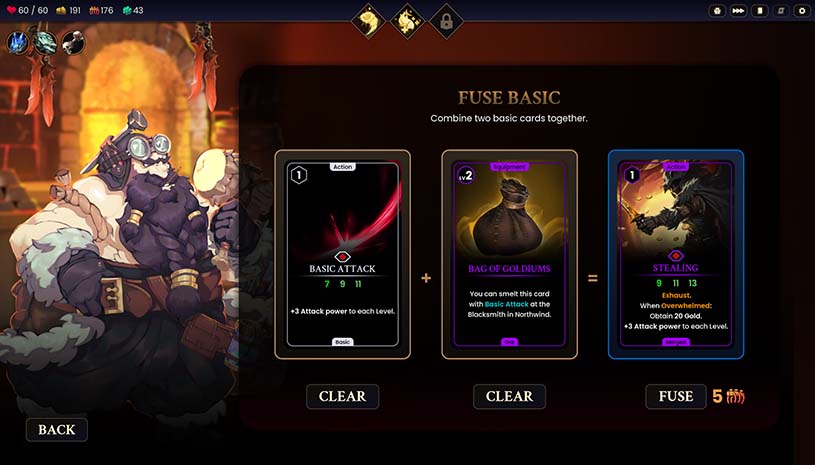This screenshot has width=815, height=465.
Task: Select the Bag of Goldiums card
Action: pyautogui.click(x=510, y=254)
